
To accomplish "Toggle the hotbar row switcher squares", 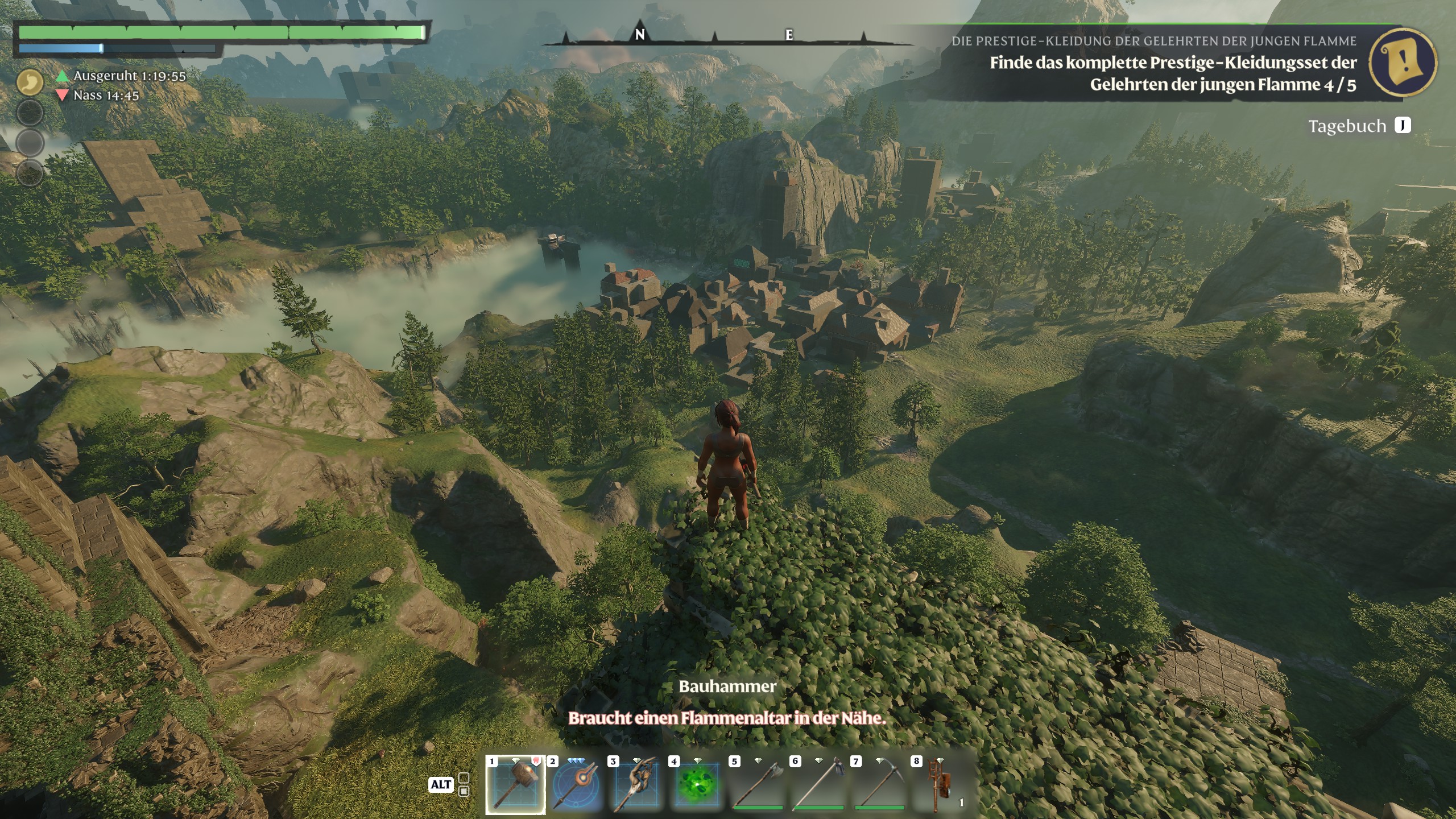I will pos(464,784).
